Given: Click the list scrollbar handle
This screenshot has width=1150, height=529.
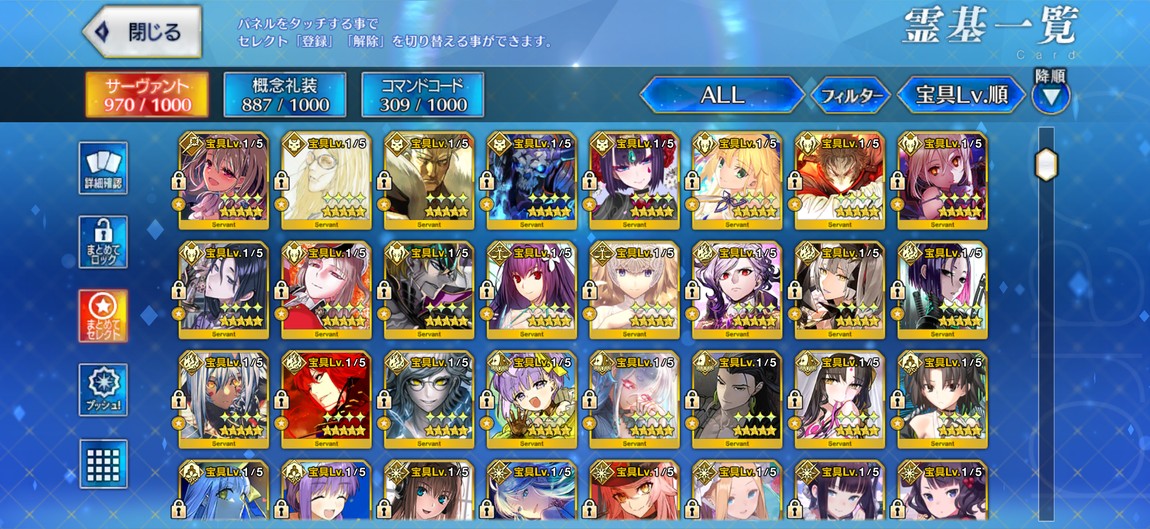Looking at the screenshot, I should coord(1047,163).
